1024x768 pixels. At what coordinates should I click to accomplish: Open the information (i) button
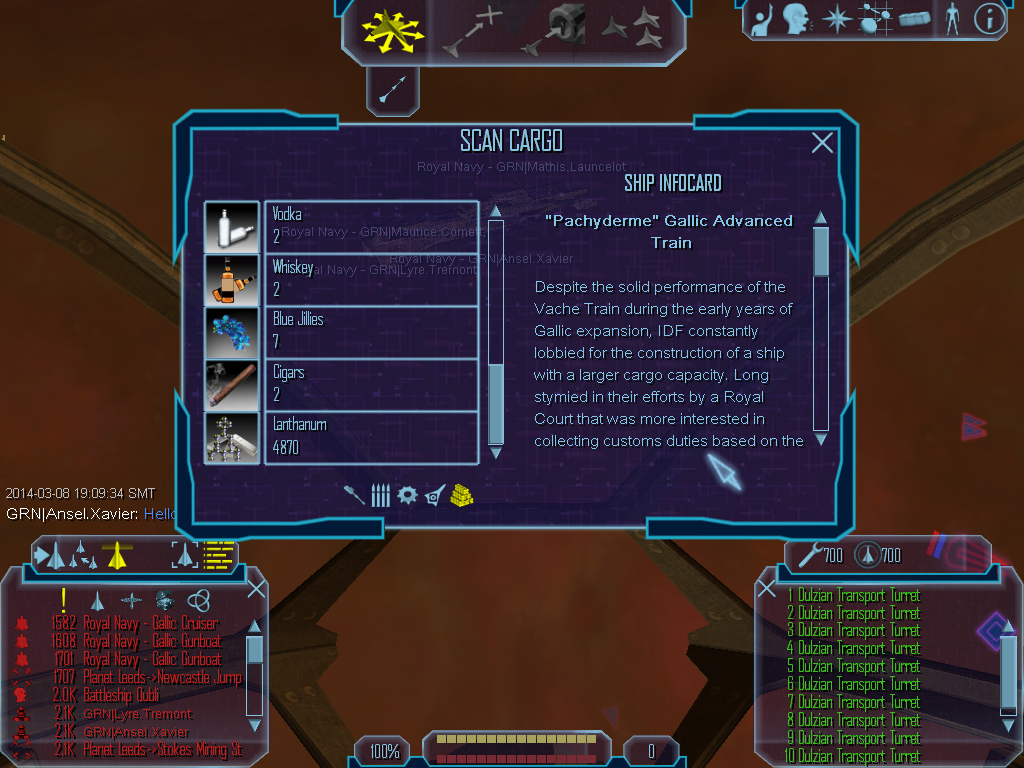tap(989, 19)
